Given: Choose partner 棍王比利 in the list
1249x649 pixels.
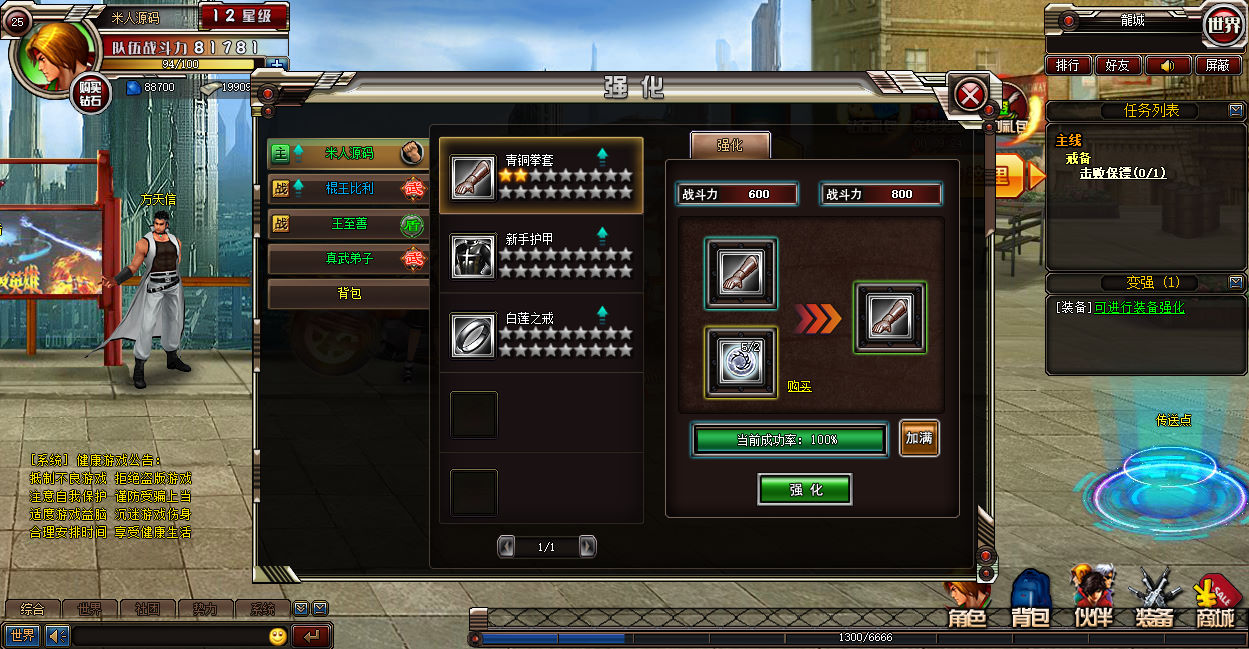Looking at the screenshot, I should 348,189.
